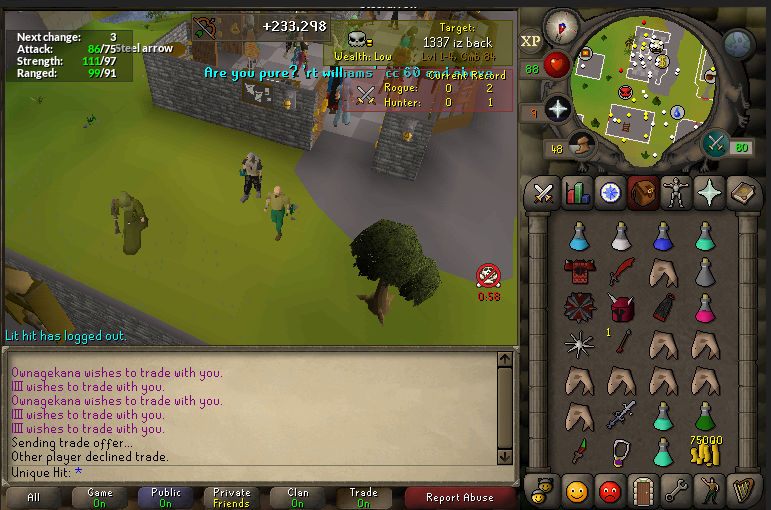Switch chat filter to Trade

tap(363, 497)
